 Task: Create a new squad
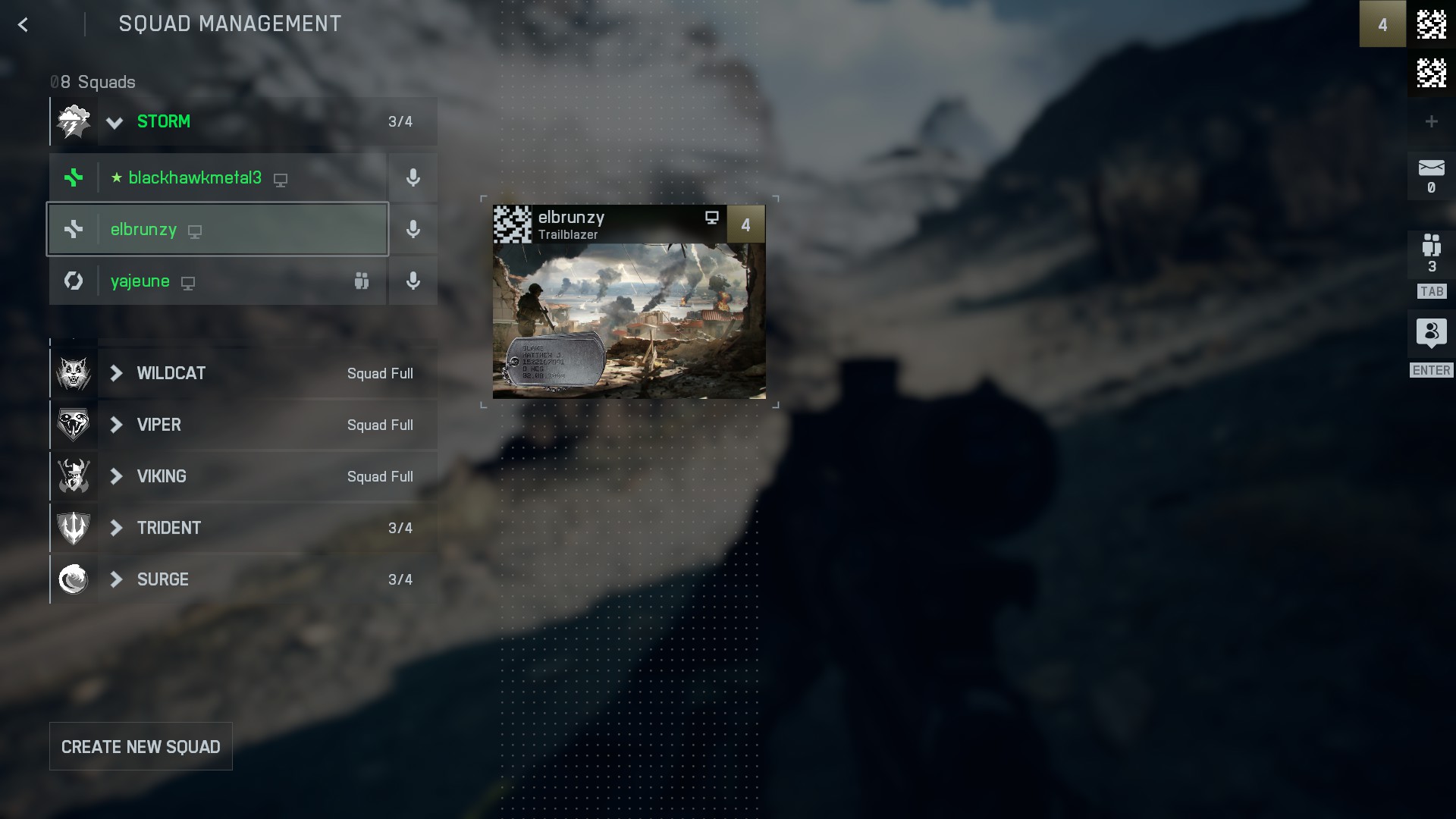tap(141, 747)
